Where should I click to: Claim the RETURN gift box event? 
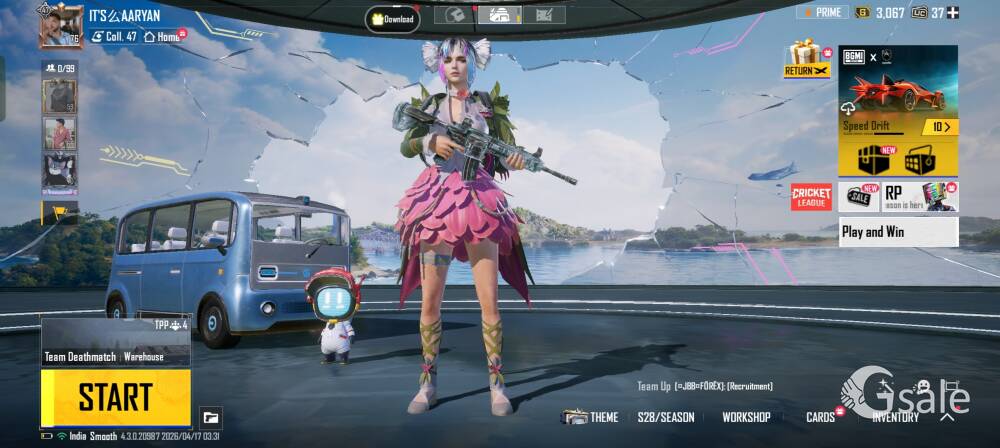point(806,58)
